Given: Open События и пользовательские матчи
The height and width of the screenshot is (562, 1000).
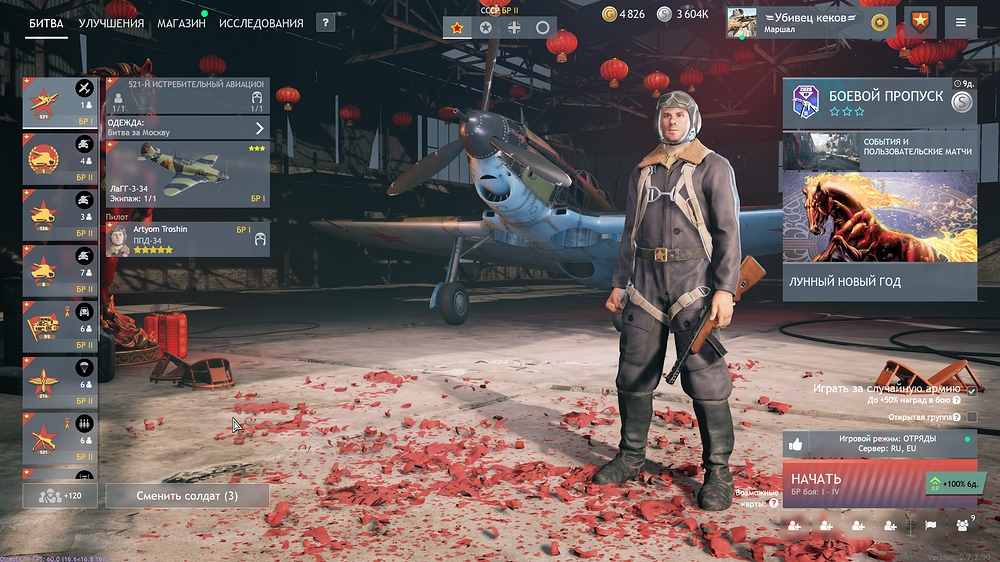Looking at the screenshot, I should (x=880, y=150).
